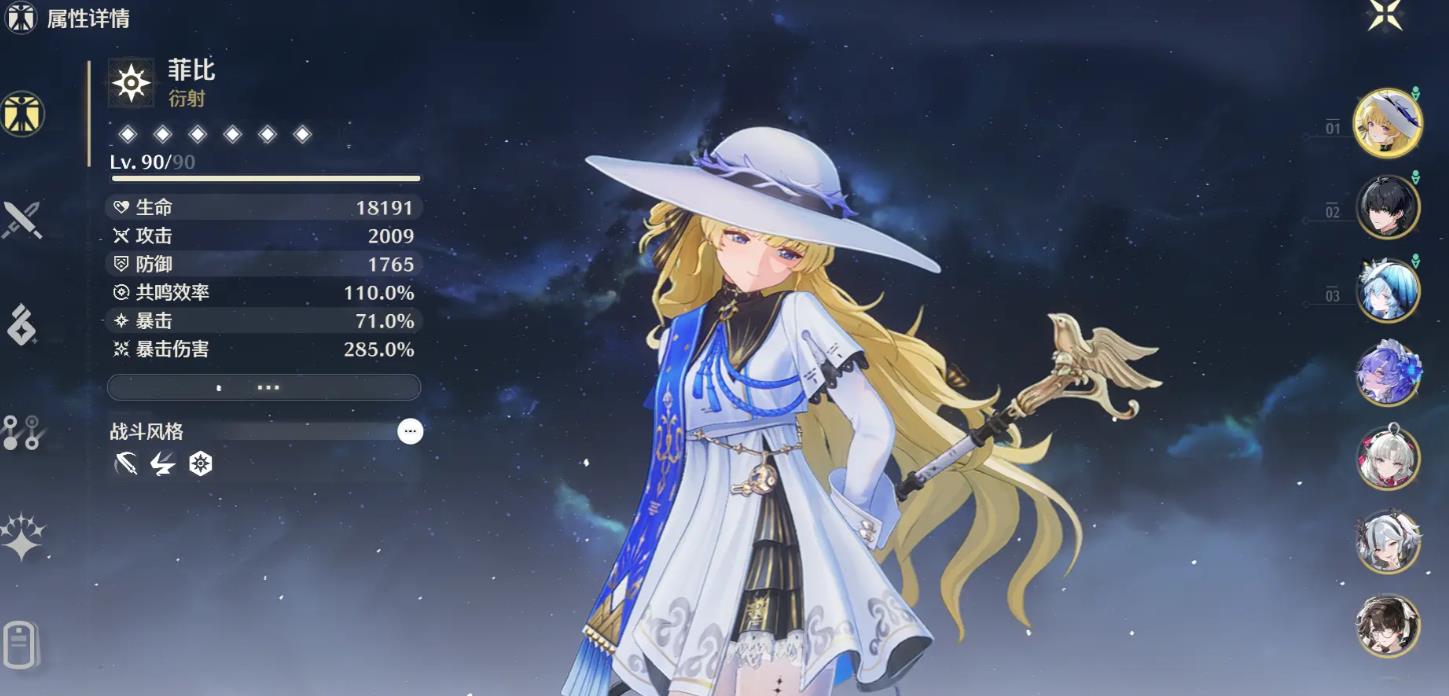The image size is (1449, 696).
Task: Select the blonde character with white hat portrait
Action: pos(1387,122)
